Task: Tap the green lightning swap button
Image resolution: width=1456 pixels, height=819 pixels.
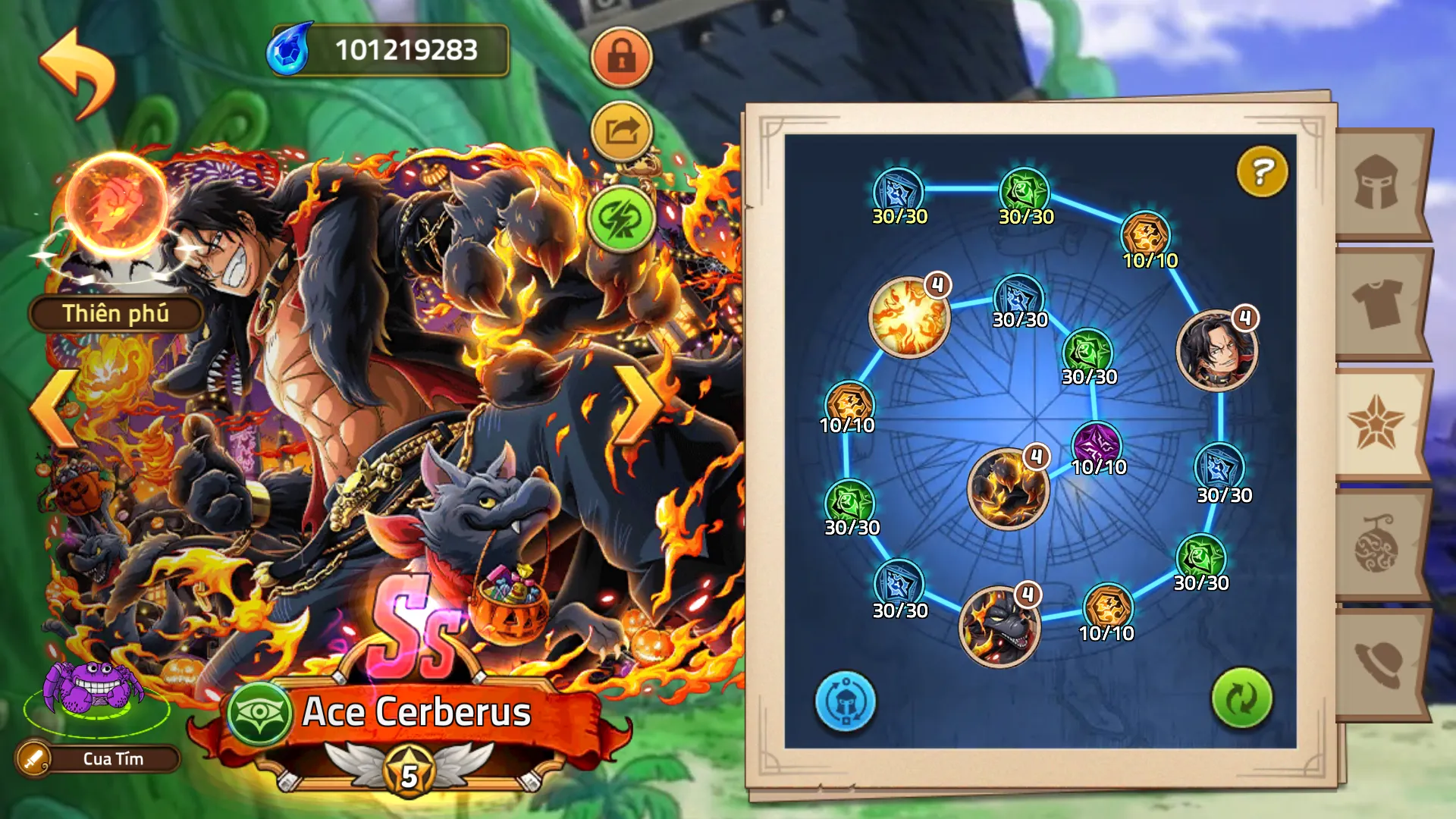Action: [x=621, y=219]
